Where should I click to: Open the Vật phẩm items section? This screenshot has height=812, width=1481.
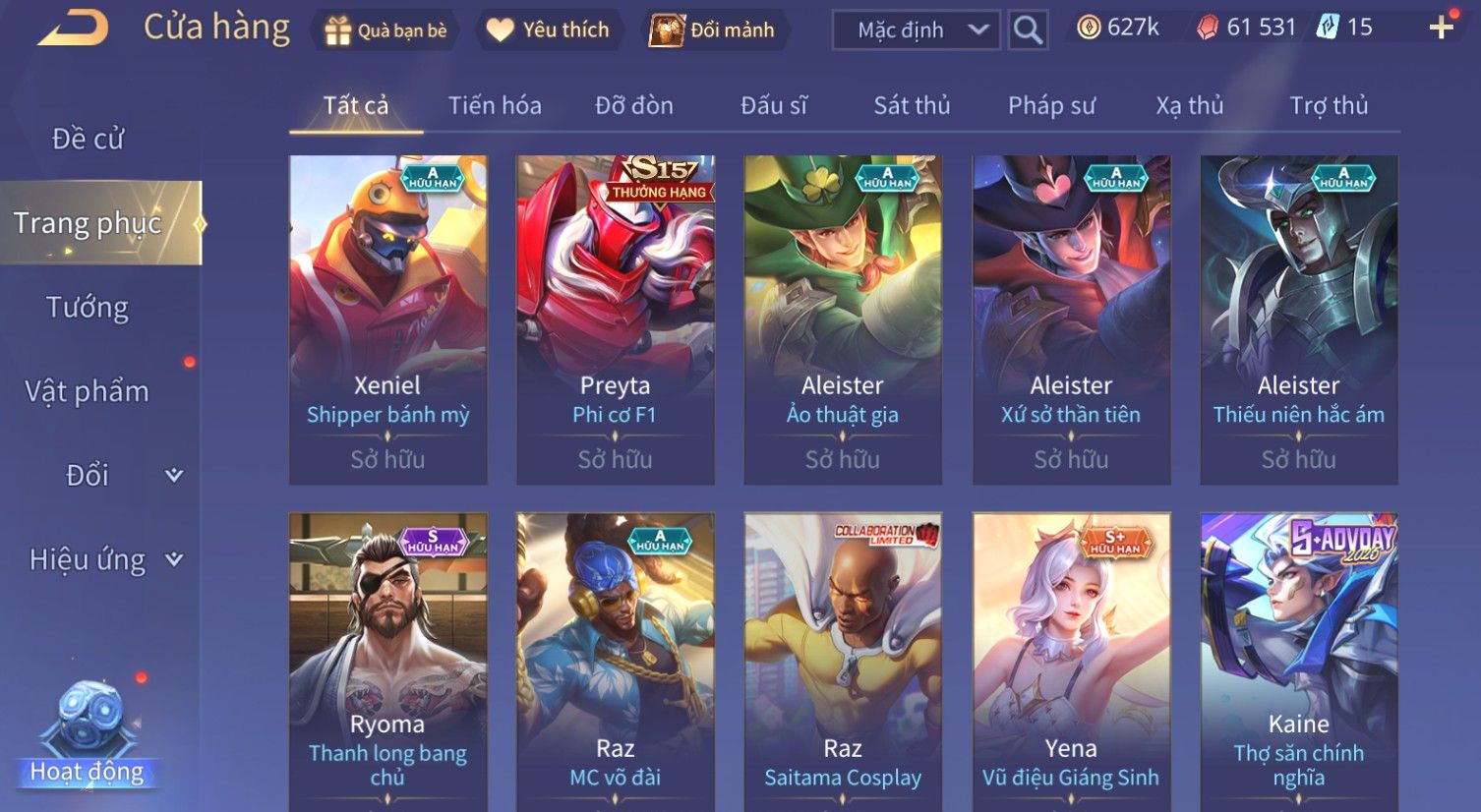pyautogui.click(x=89, y=391)
